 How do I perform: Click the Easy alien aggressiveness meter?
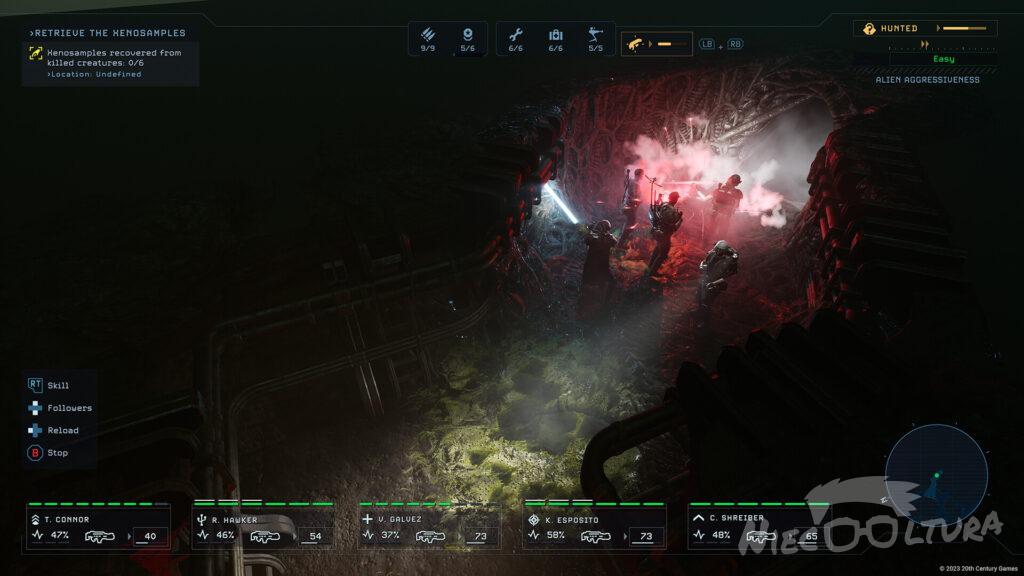(942, 59)
